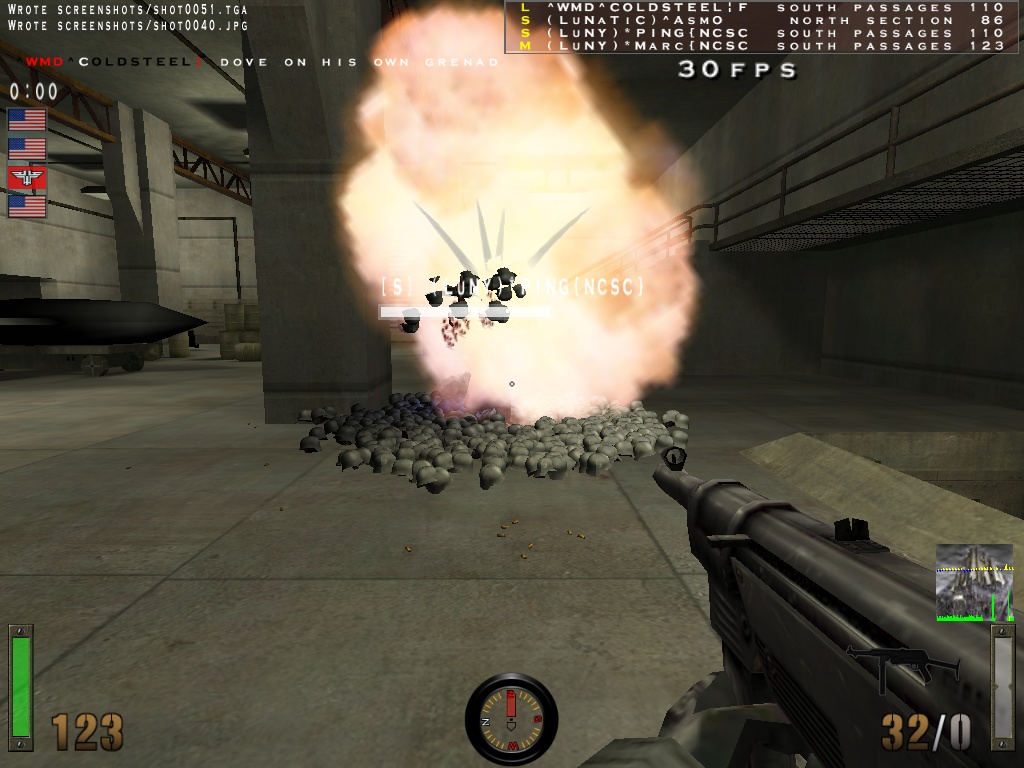1024x768 pixels.
Task: Click the compass dial
Action: [511, 719]
